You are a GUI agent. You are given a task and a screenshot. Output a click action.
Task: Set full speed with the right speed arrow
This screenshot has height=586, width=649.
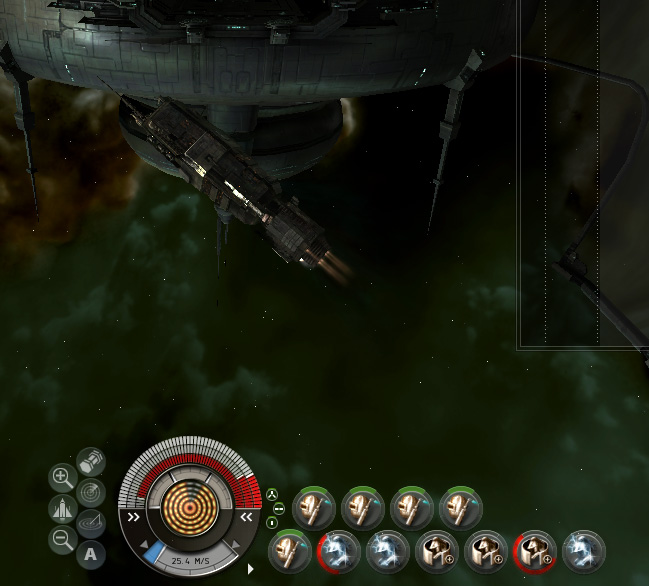pos(235,545)
